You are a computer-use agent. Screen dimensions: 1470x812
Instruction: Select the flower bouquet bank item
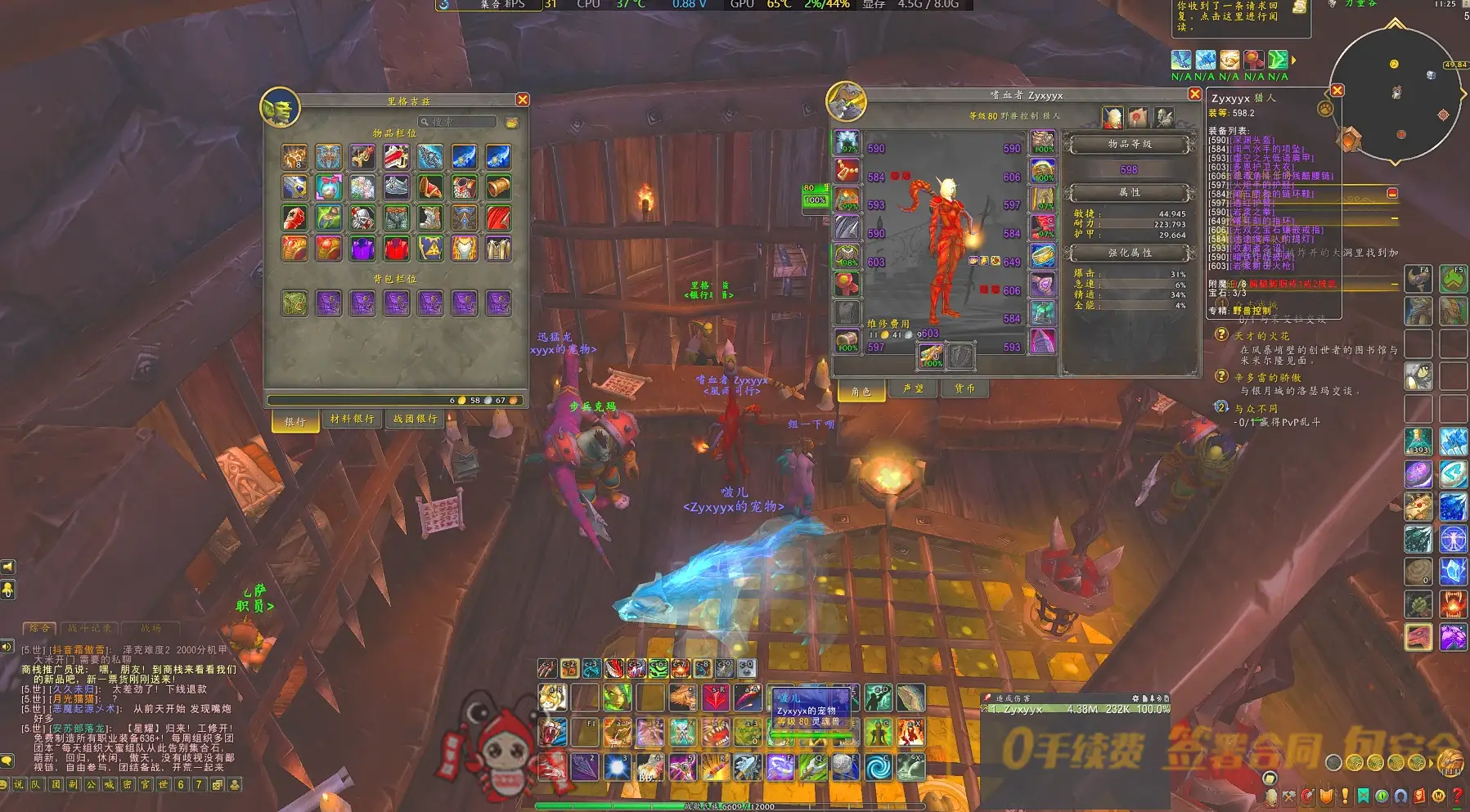point(362,187)
